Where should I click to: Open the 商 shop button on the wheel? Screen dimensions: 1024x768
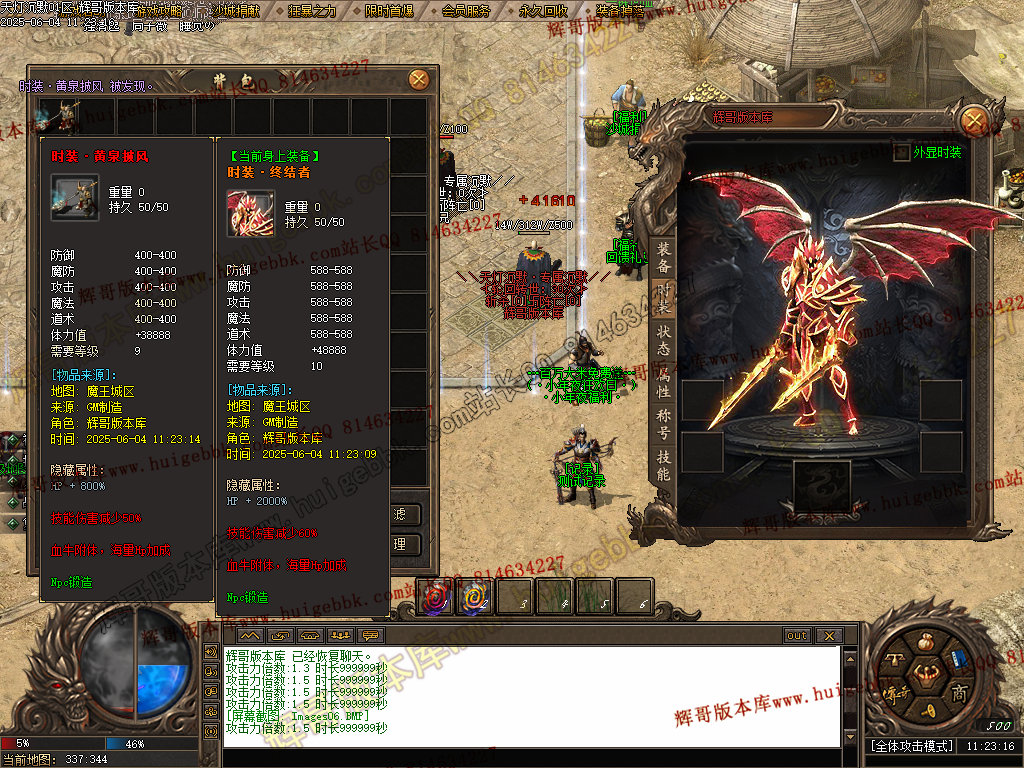957,693
